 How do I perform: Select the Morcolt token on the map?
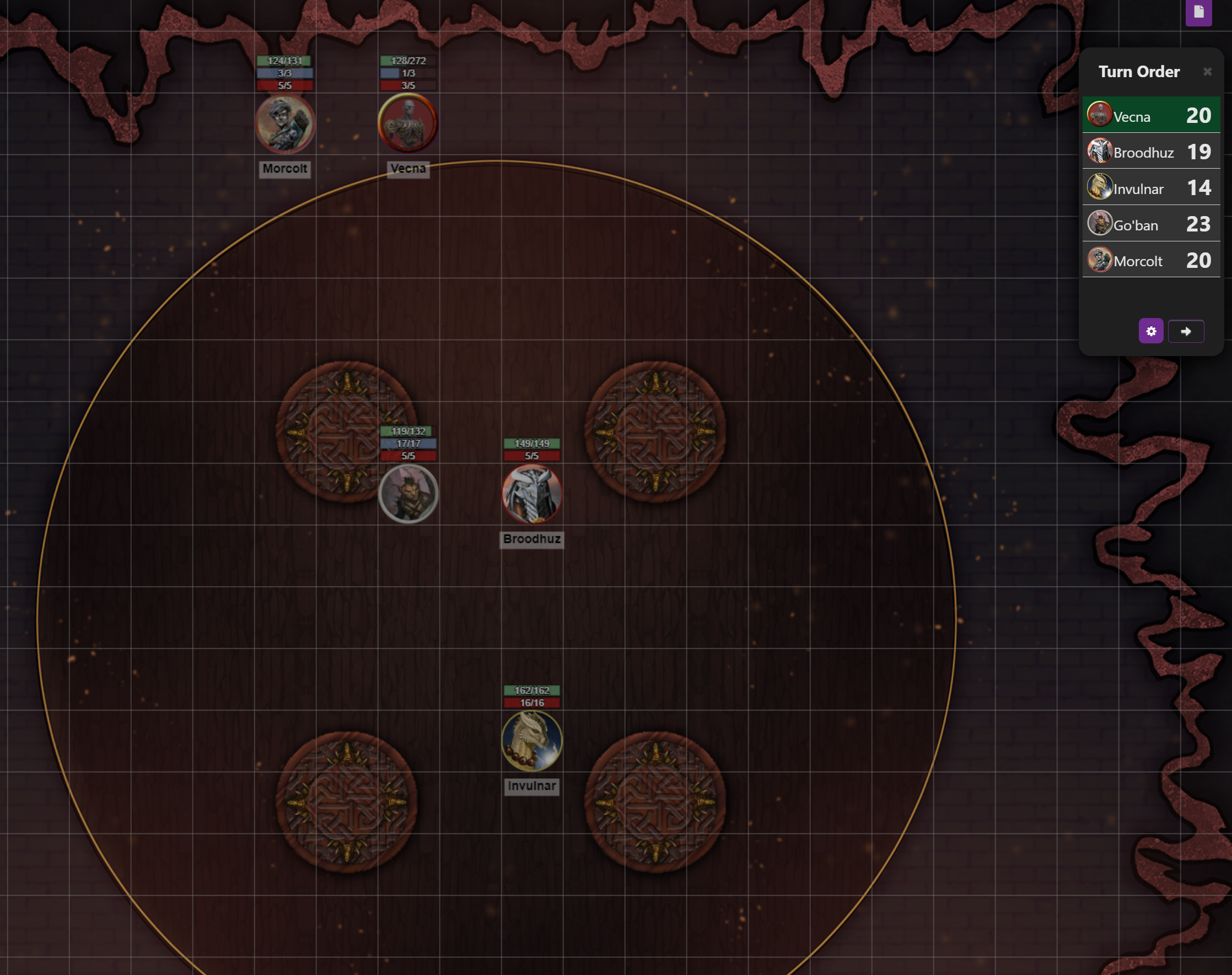pyautogui.click(x=284, y=124)
